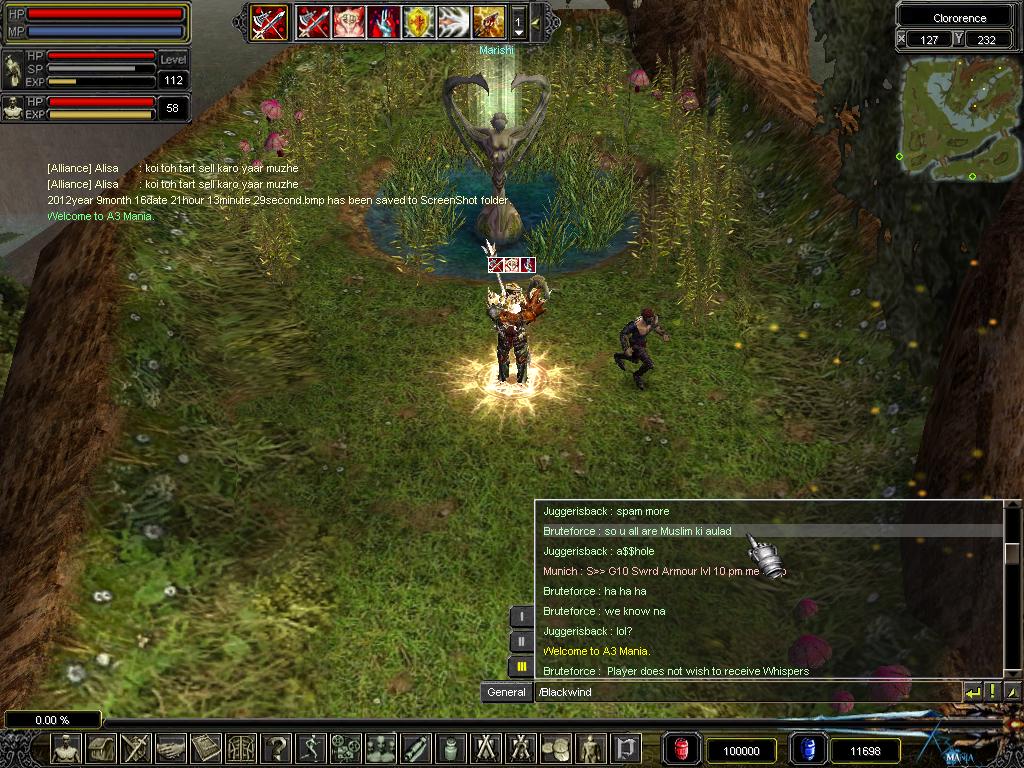Use the blue MP potion slot

point(807,750)
